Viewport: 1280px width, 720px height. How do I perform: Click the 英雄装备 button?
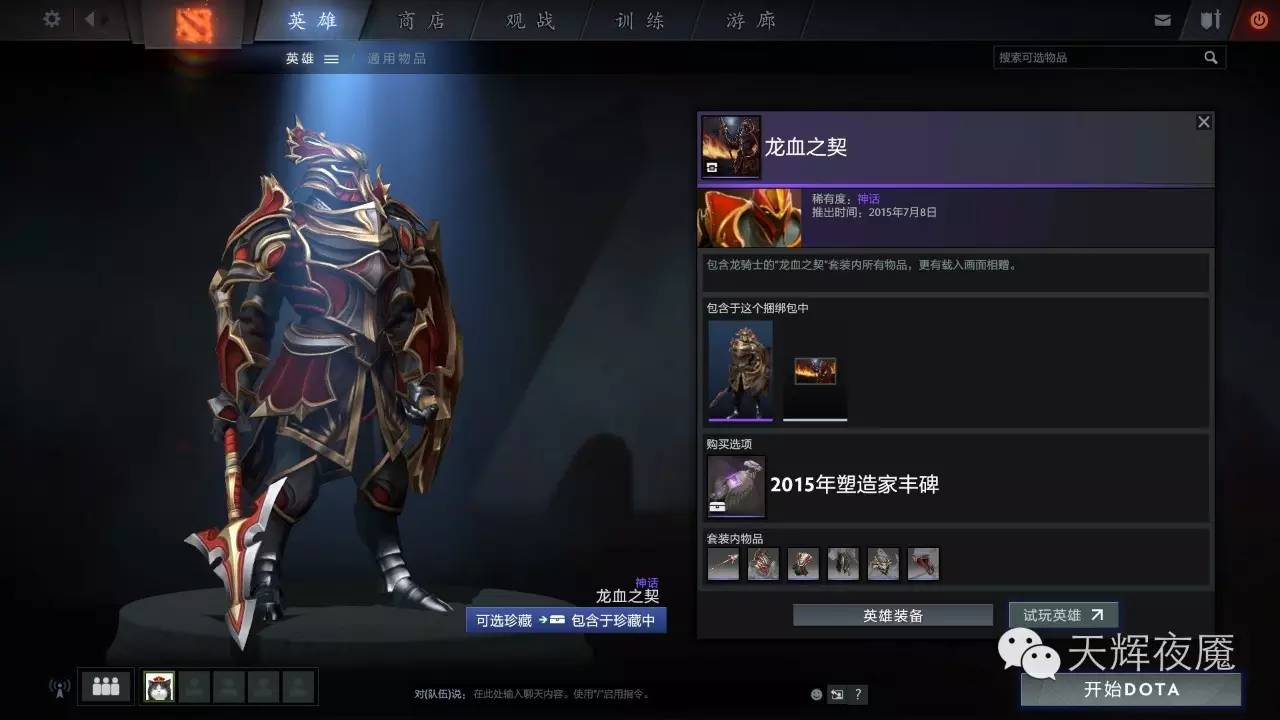[893, 615]
